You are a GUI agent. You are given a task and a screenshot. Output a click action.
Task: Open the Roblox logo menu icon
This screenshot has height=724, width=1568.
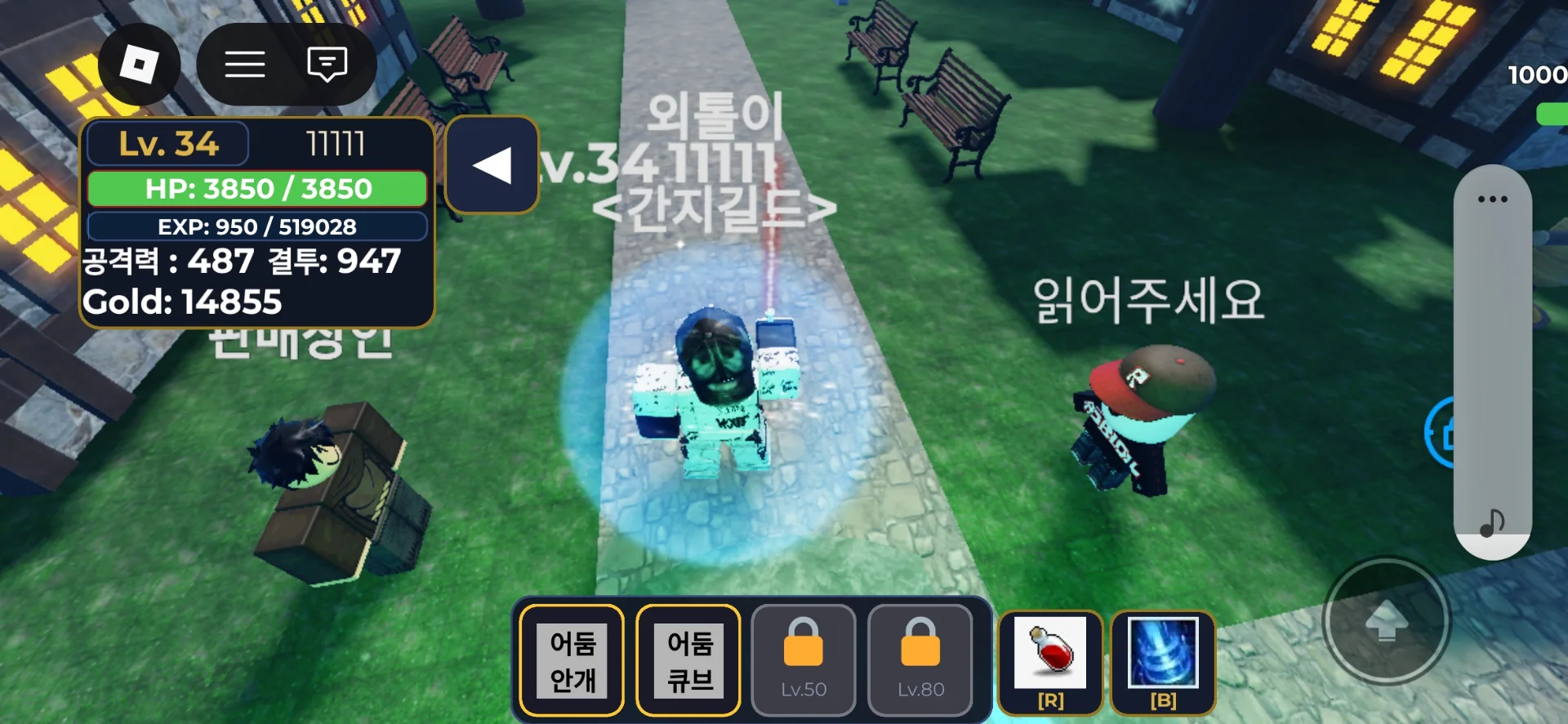click(139, 64)
